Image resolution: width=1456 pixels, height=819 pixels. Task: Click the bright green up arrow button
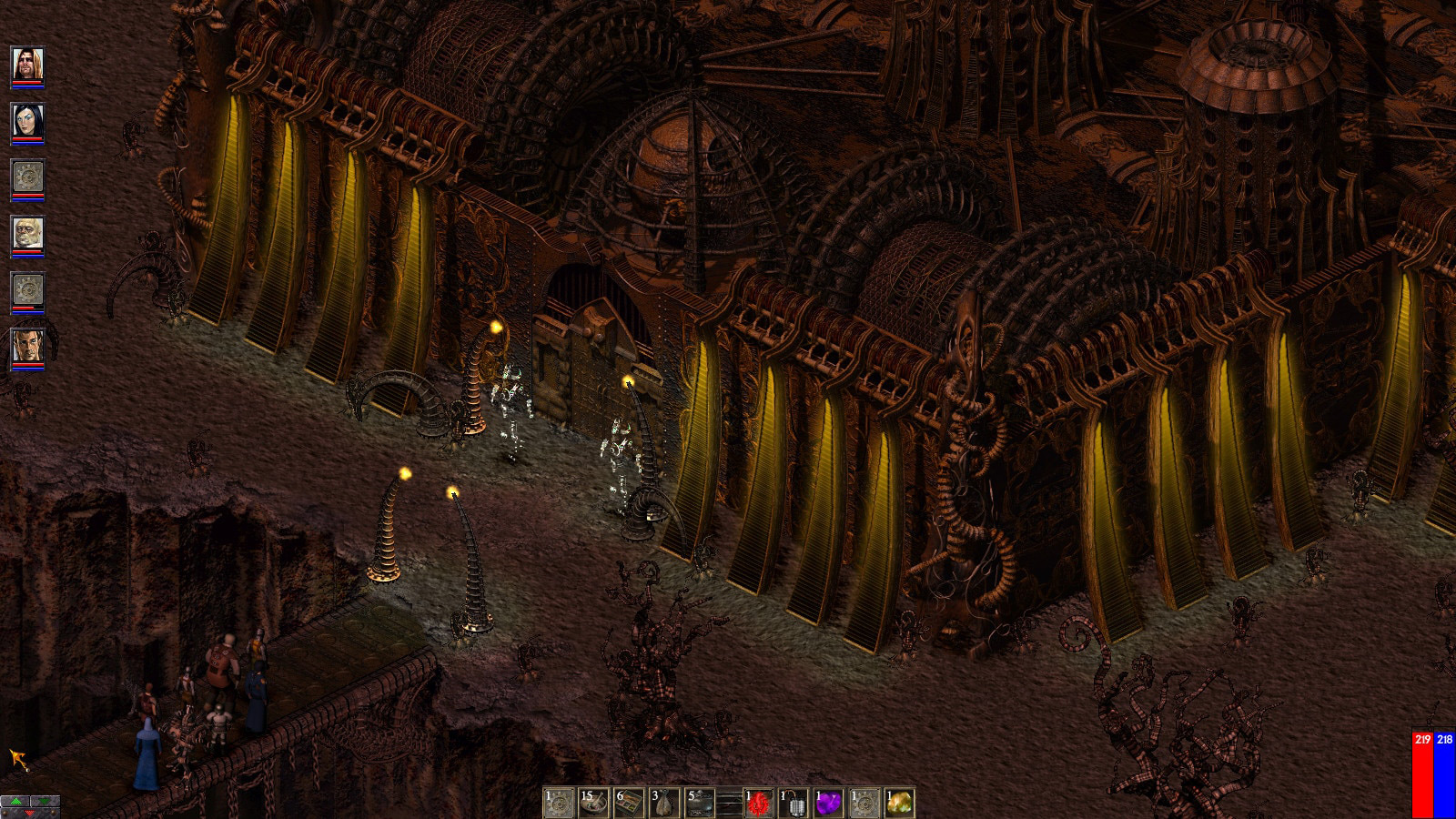tap(15, 802)
